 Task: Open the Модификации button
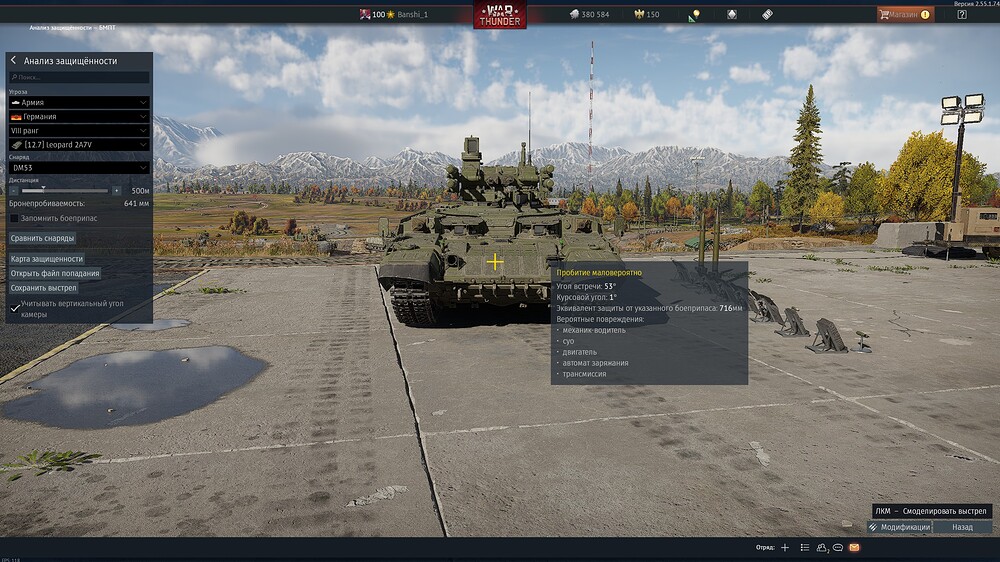click(x=900, y=527)
